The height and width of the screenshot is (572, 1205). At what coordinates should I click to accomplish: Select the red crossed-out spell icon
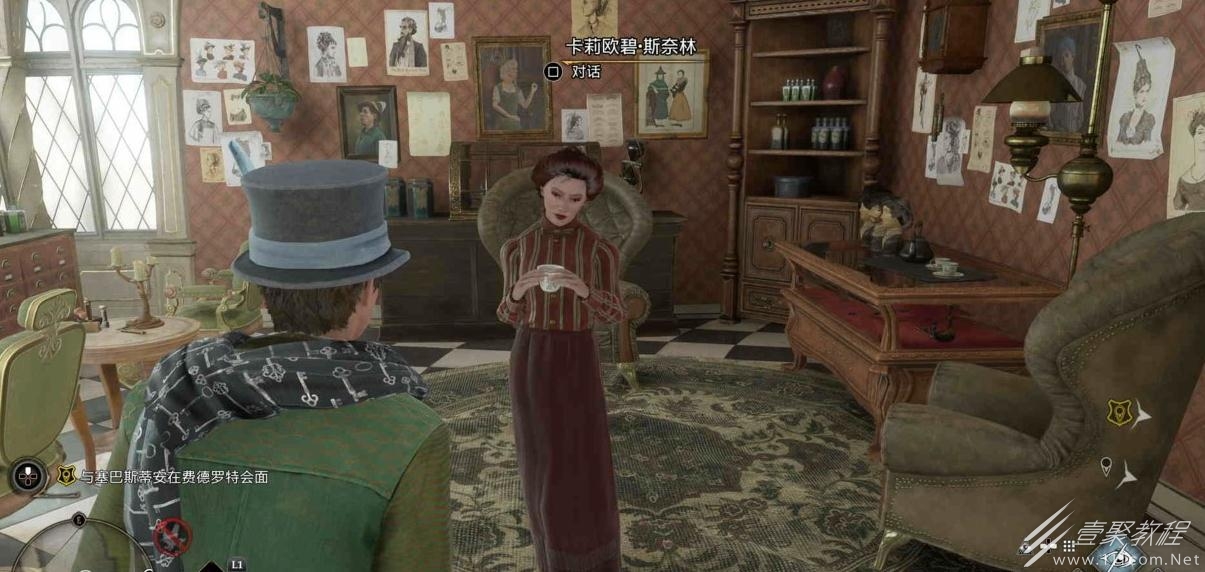coord(172,535)
